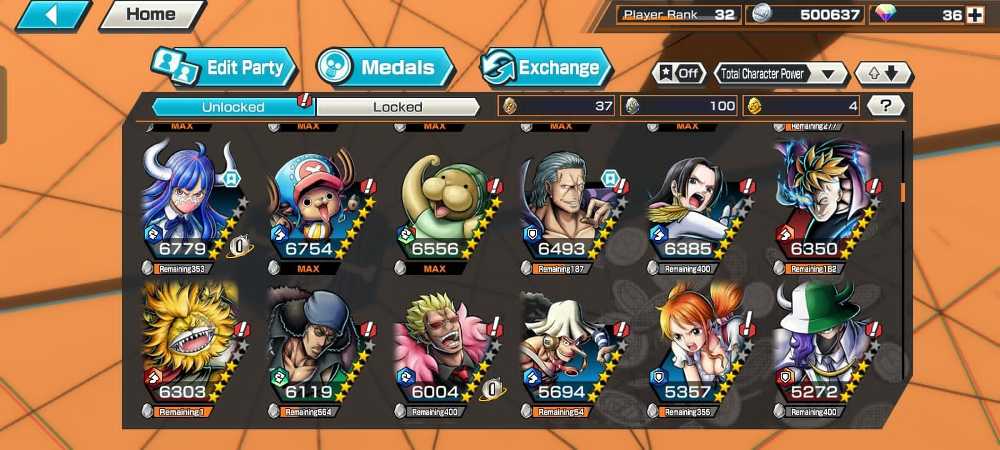Open the Exchange menu
Image resolution: width=1000 pixels, height=450 pixels.
coord(546,68)
